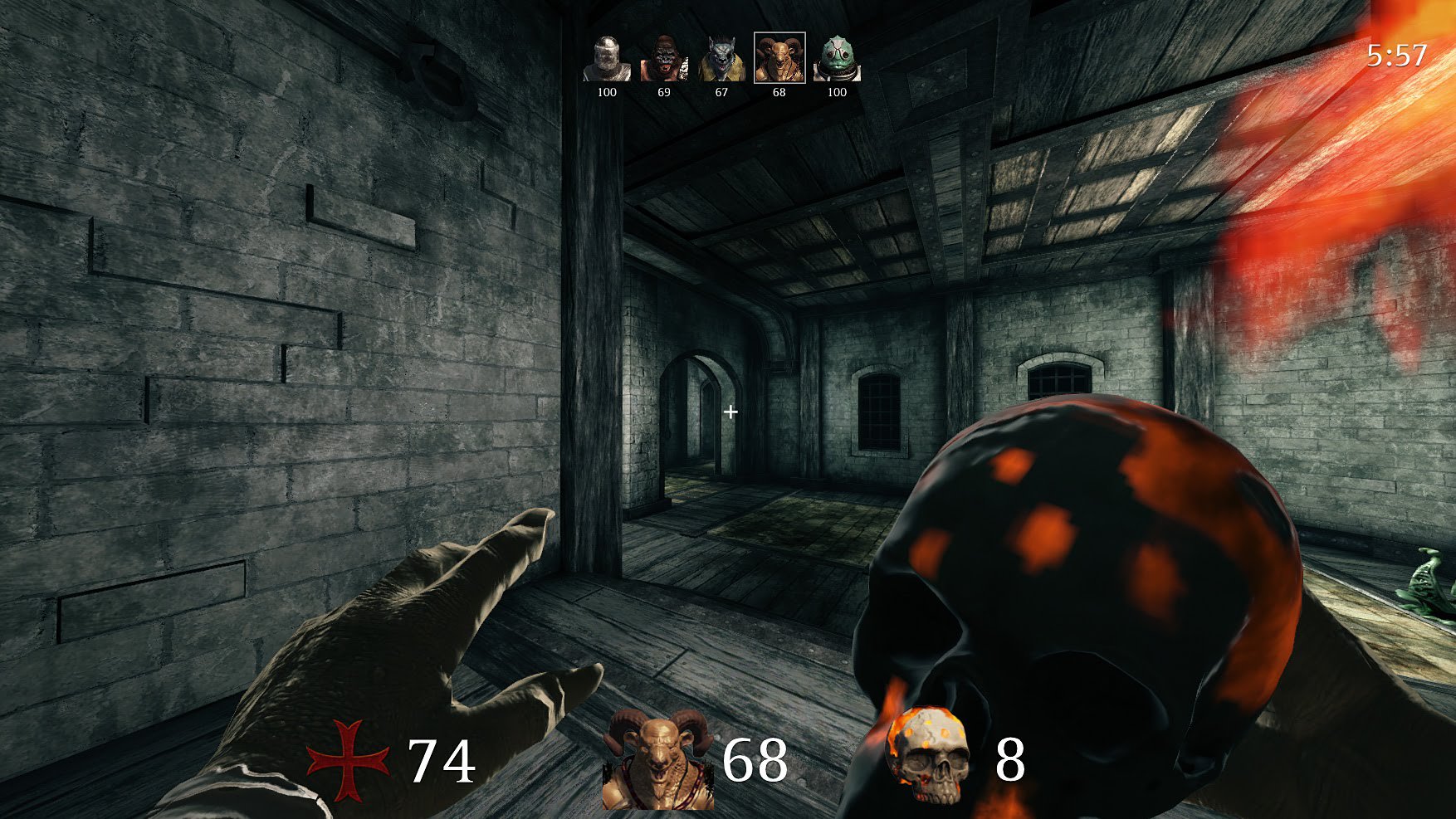Select the flaming skull weapon icon
The image size is (1456, 819).
930,755
